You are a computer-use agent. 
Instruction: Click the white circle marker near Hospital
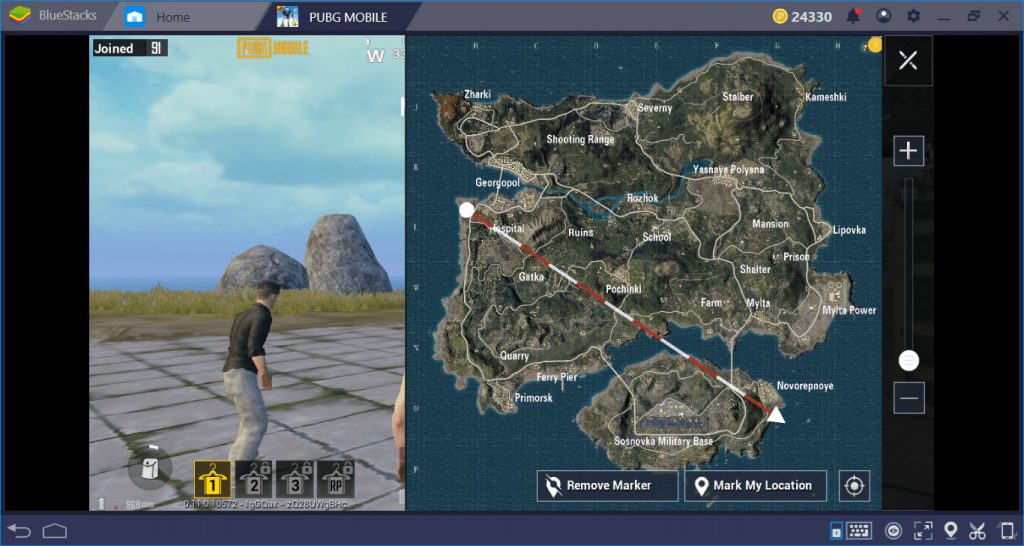467,210
